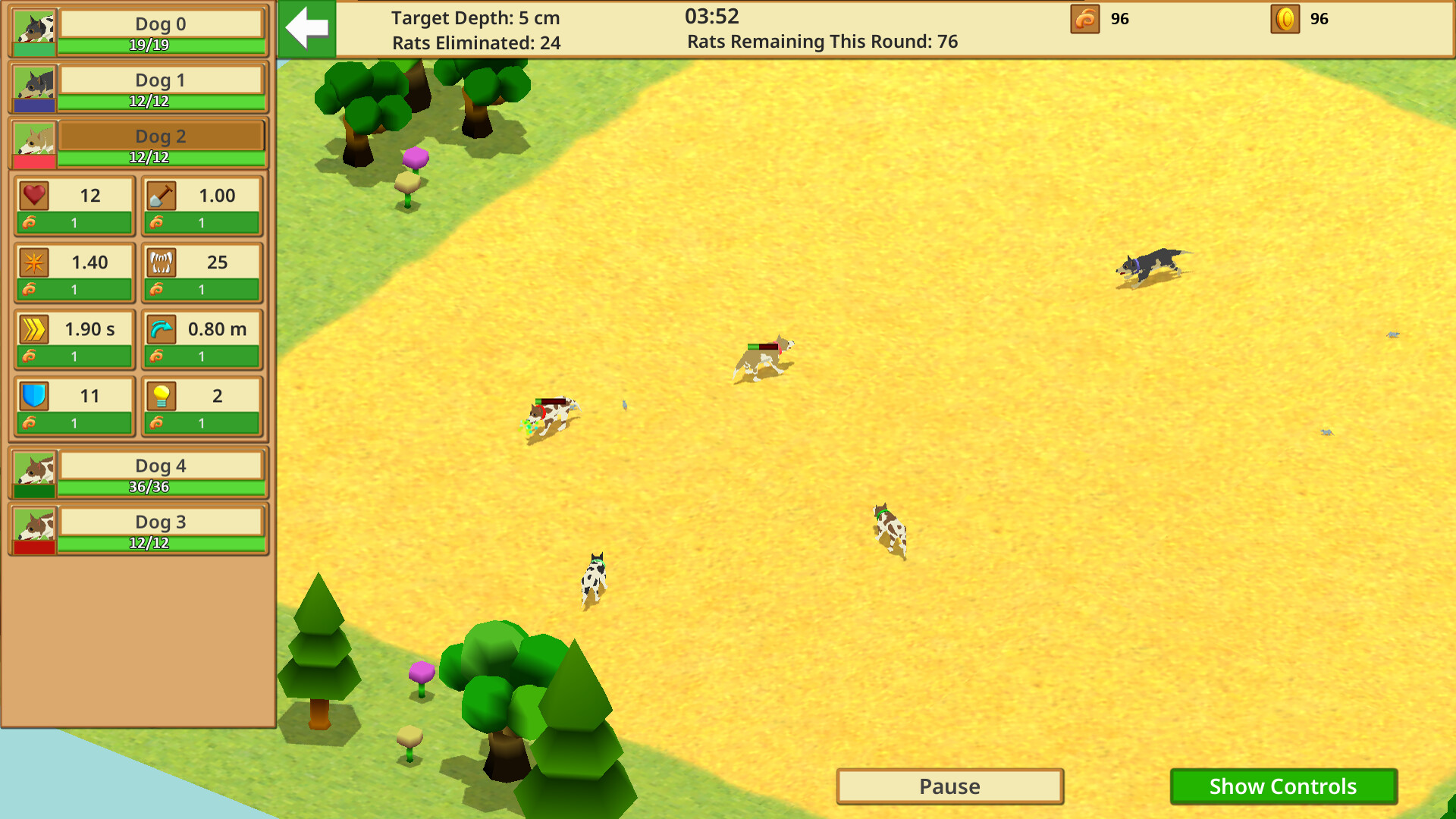
Task: Select the Dog 0 panel
Action: pyautogui.click(x=159, y=24)
